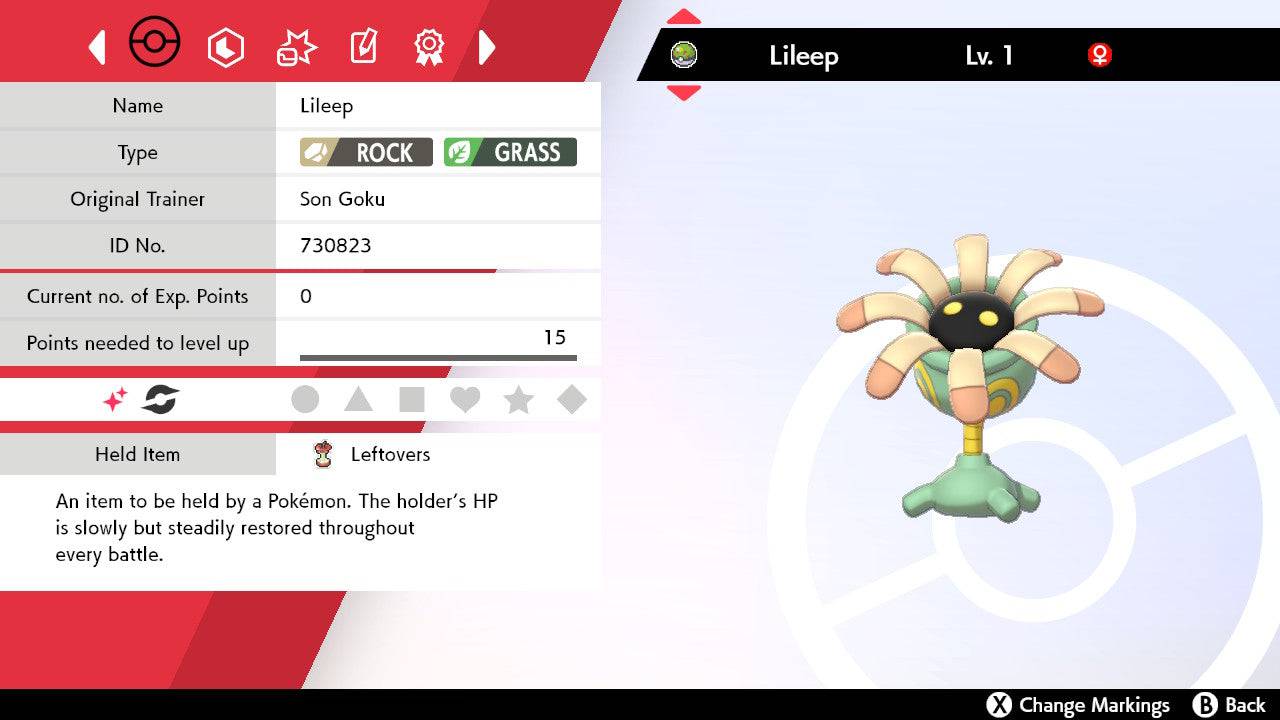Select the Leftovers held item row

pos(390,455)
